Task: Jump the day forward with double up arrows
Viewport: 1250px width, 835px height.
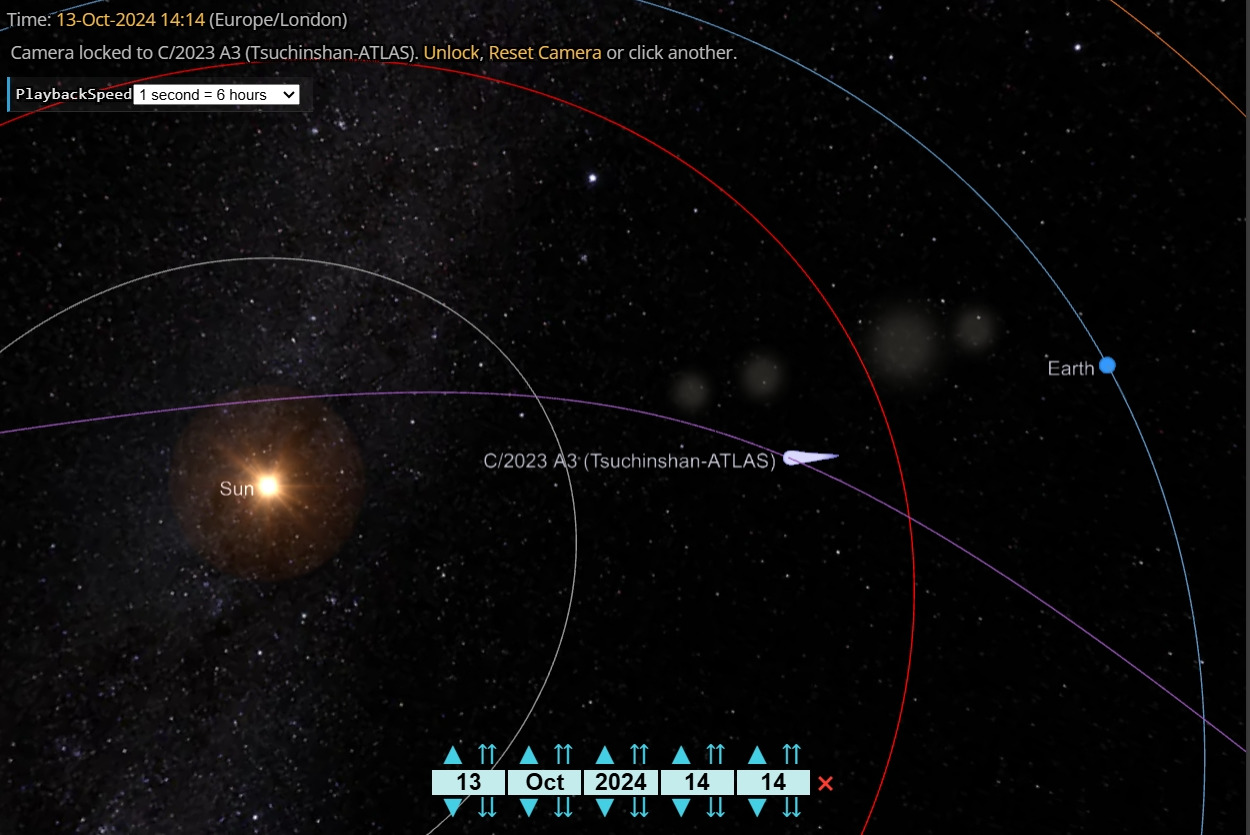Action: (x=488, y=755)
